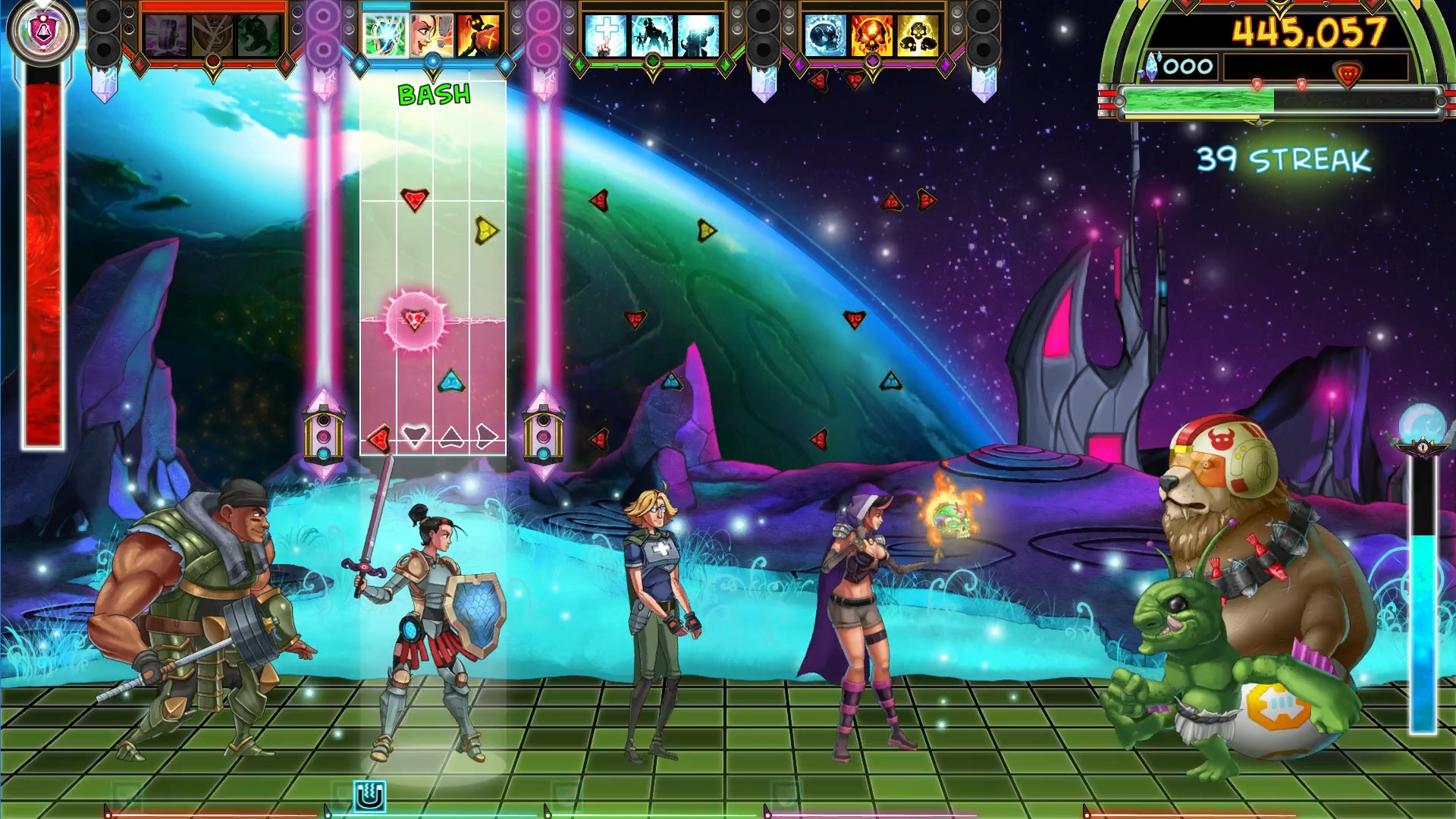Image resolution: width=1456 pixels, height=819 pixels.
Task: Select the BASH label above the note highway
Action: 432,95
